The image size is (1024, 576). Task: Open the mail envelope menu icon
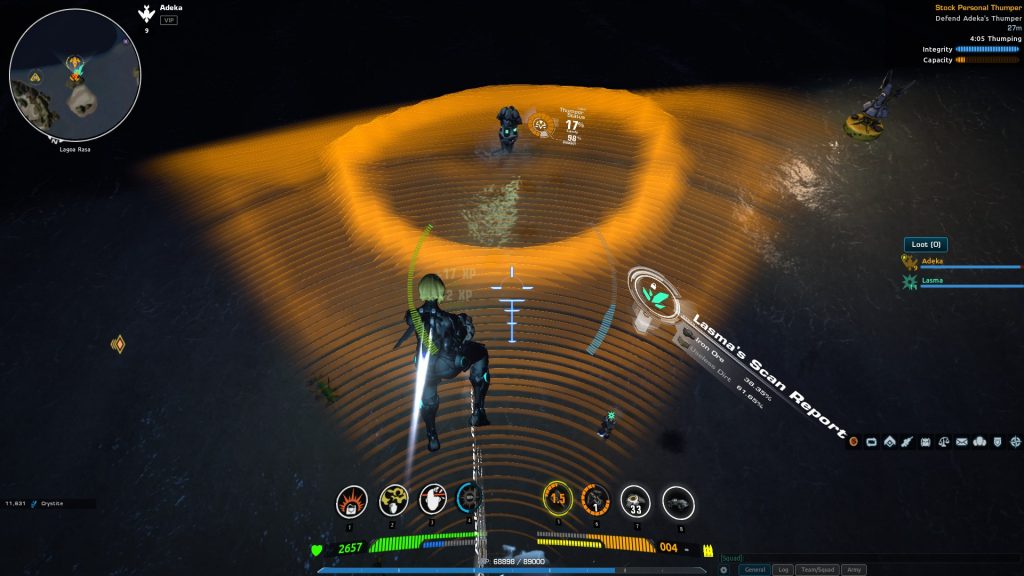[x=962, y=441]
